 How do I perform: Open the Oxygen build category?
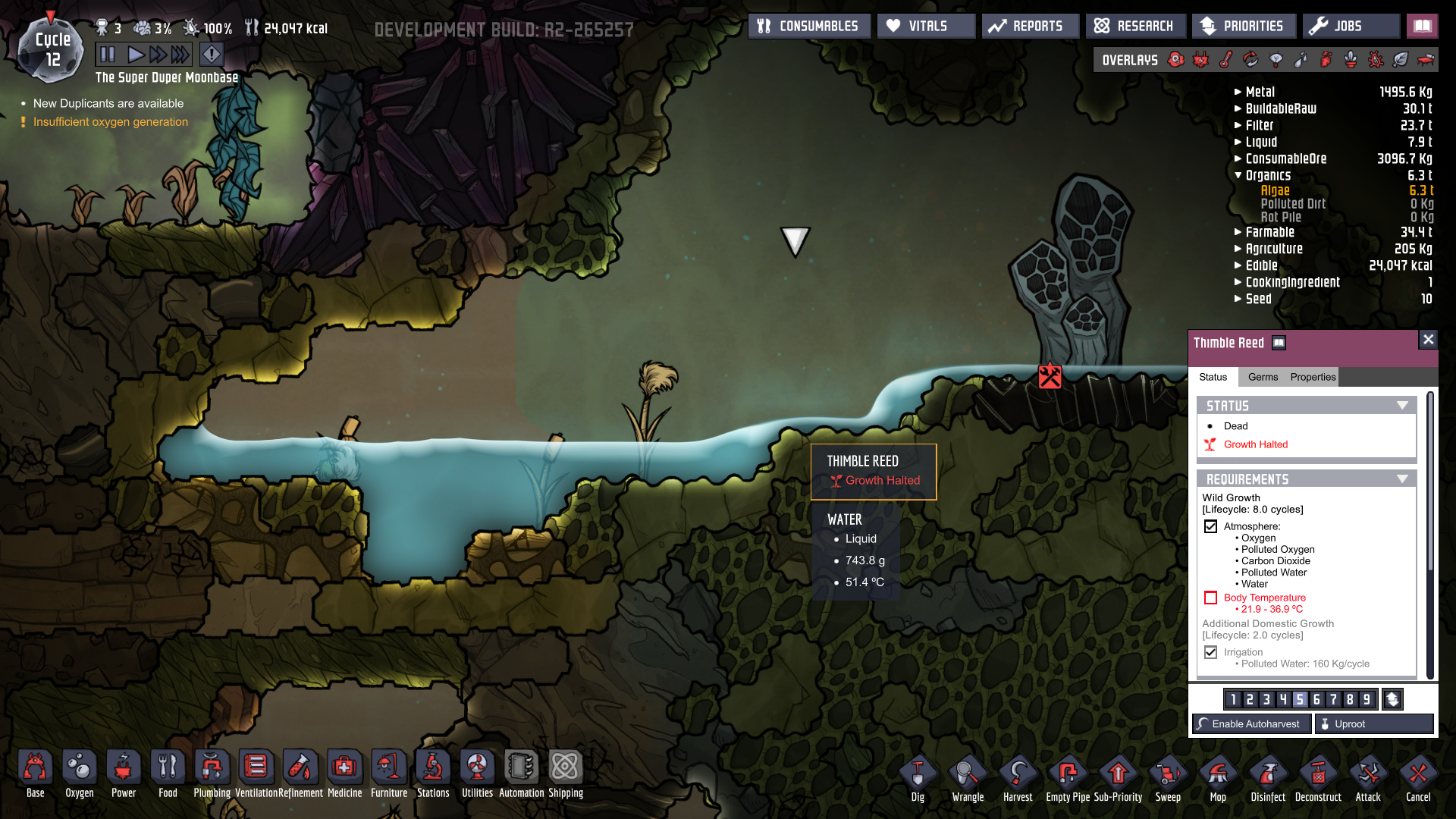click(x=80, y=775)
